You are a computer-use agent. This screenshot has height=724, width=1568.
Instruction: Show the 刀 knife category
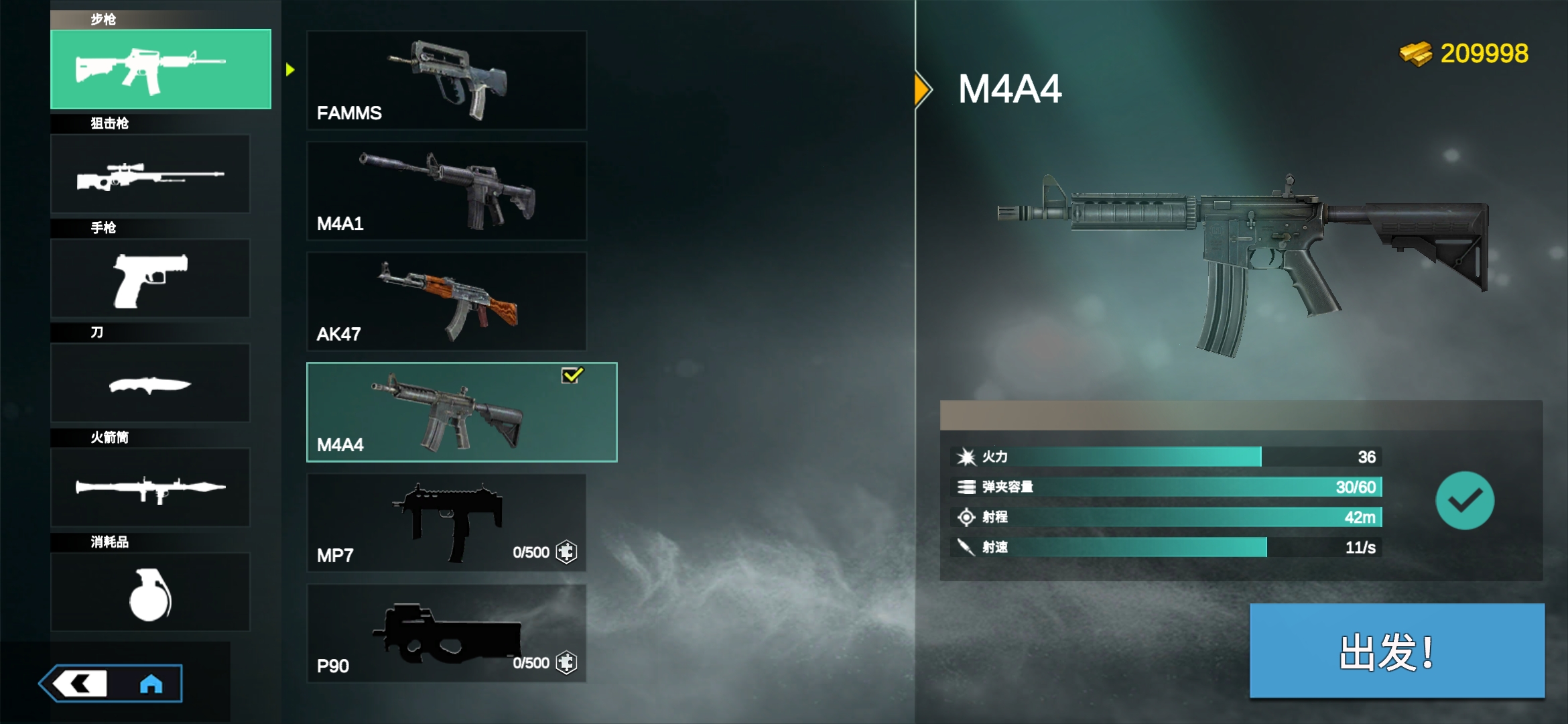[150, 383]
